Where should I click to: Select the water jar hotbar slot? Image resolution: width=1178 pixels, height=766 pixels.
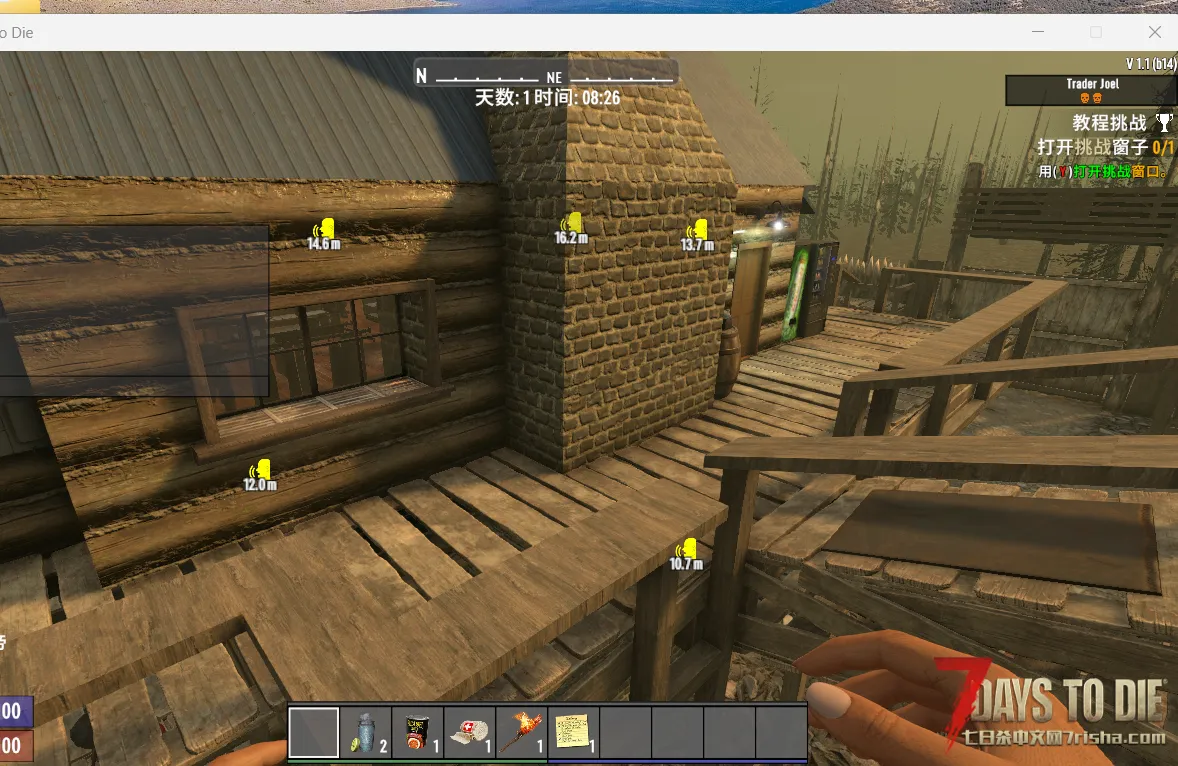point(366,733)
